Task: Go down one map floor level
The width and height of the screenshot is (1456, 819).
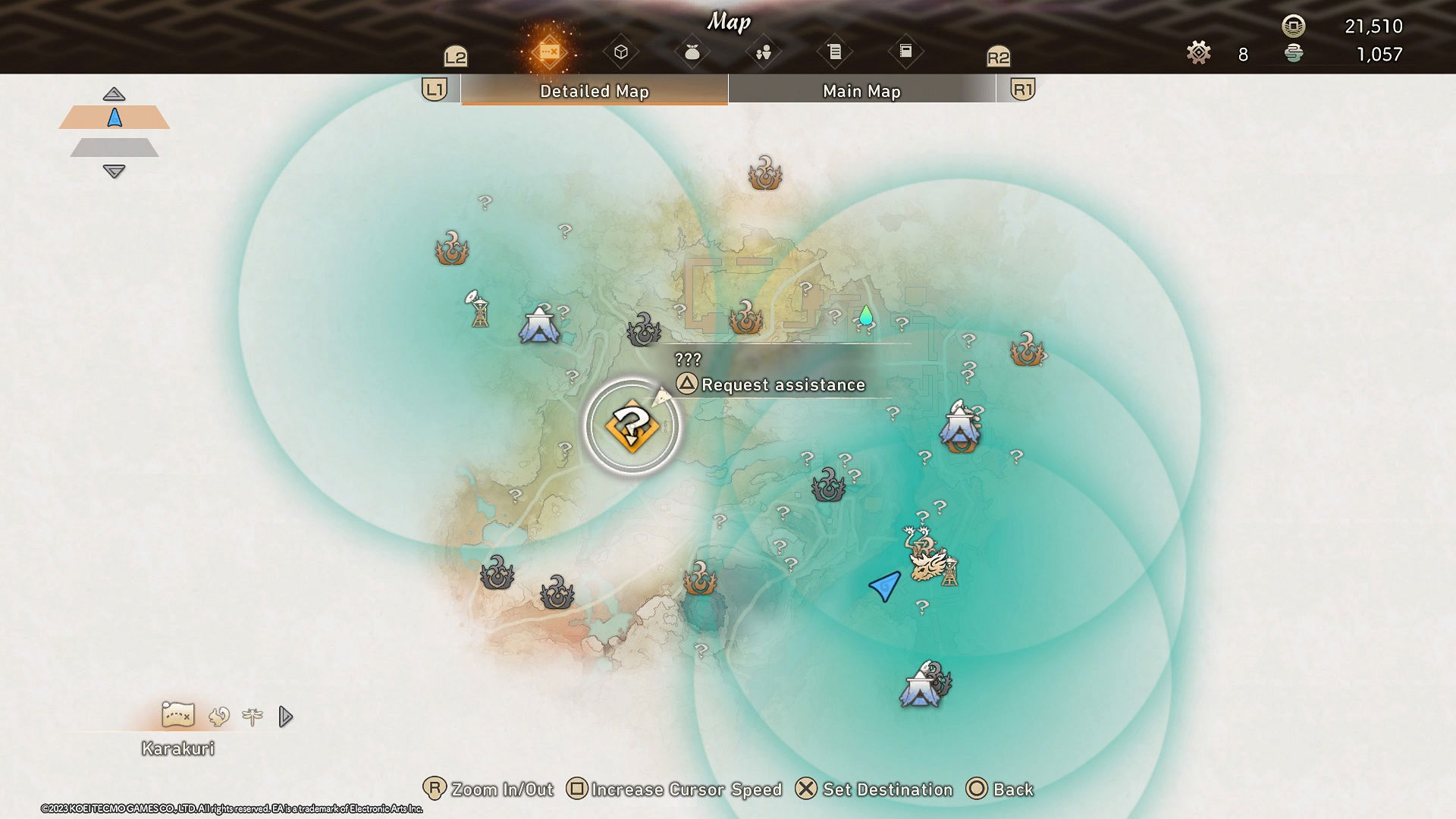Action: pos(114,171)
